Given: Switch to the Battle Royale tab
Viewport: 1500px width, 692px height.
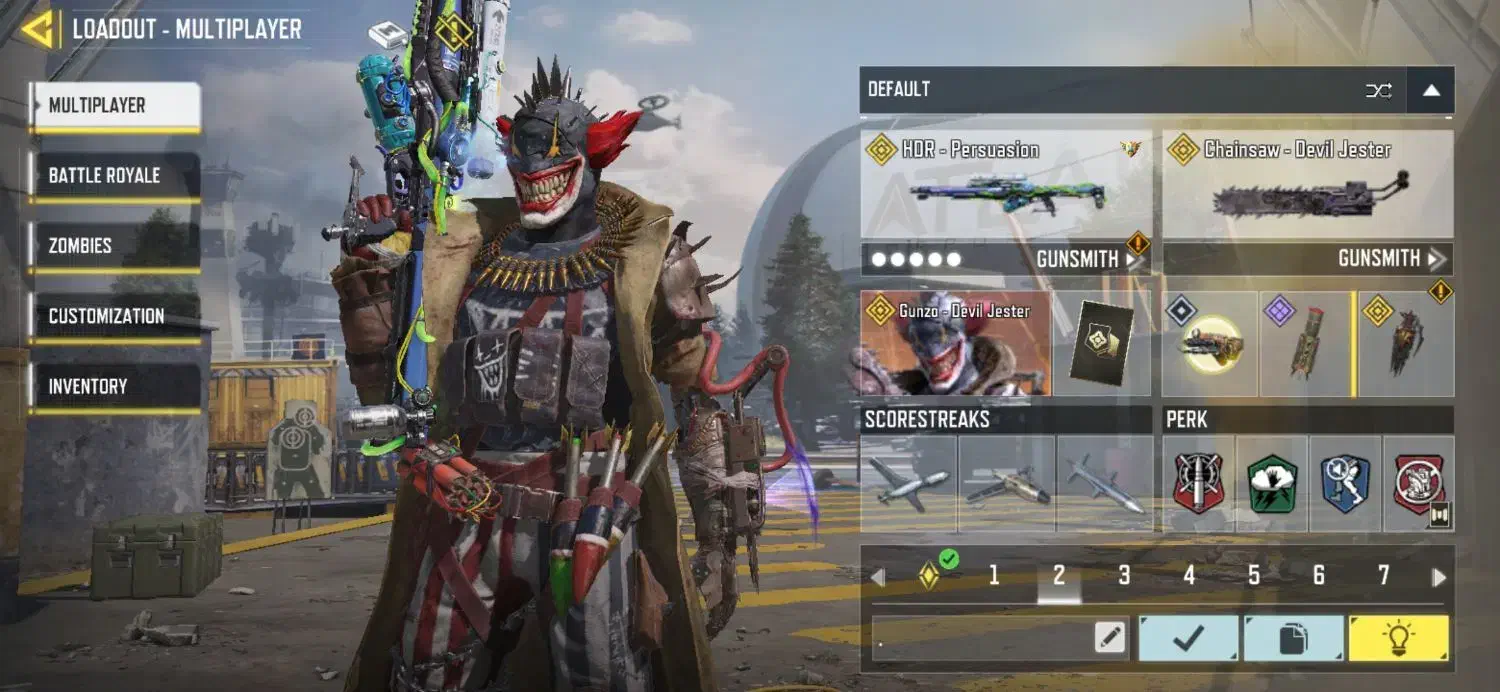Looking at the screenshot, I should (x=115, y=176).
